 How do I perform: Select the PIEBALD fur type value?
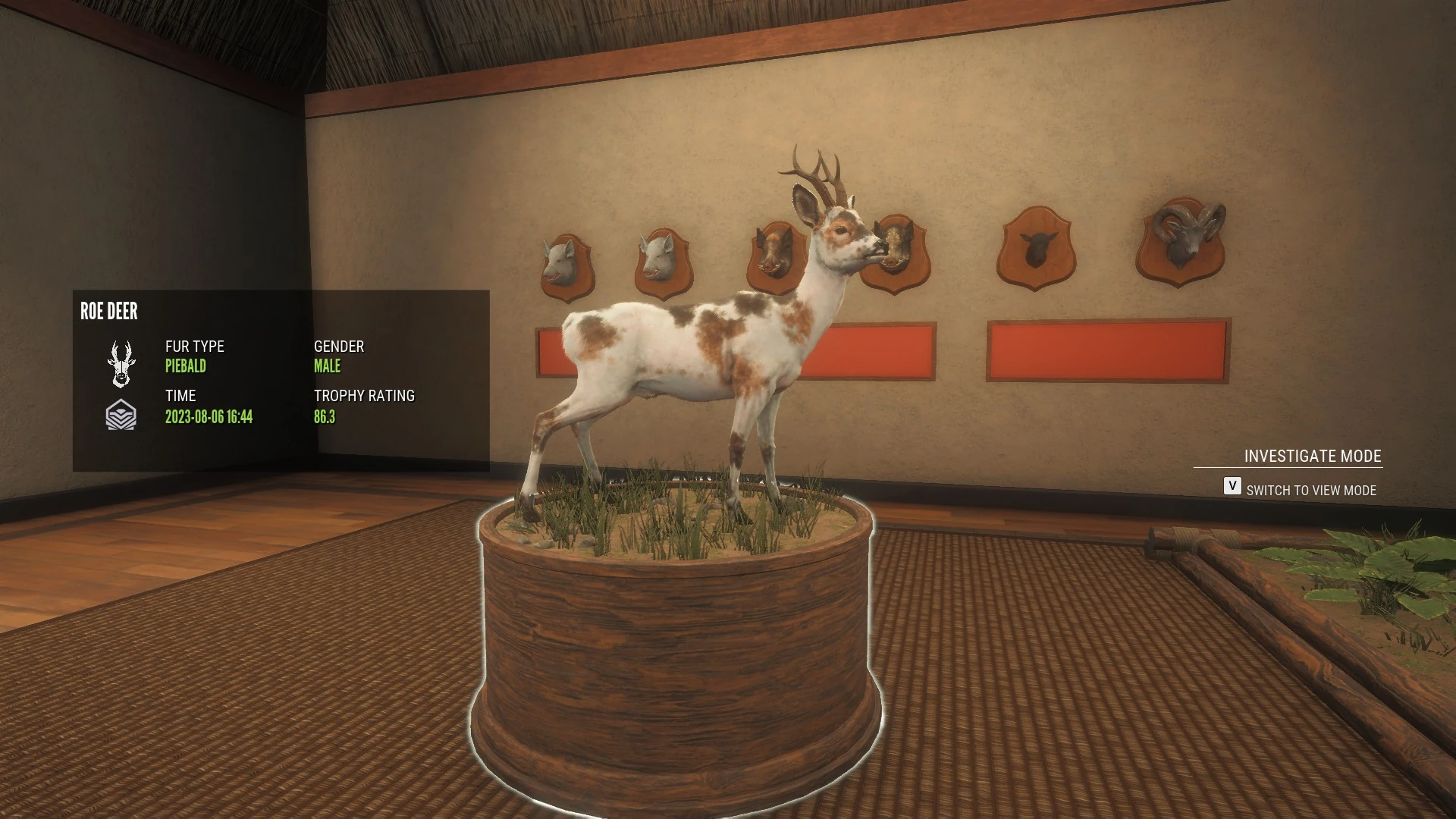186,366
